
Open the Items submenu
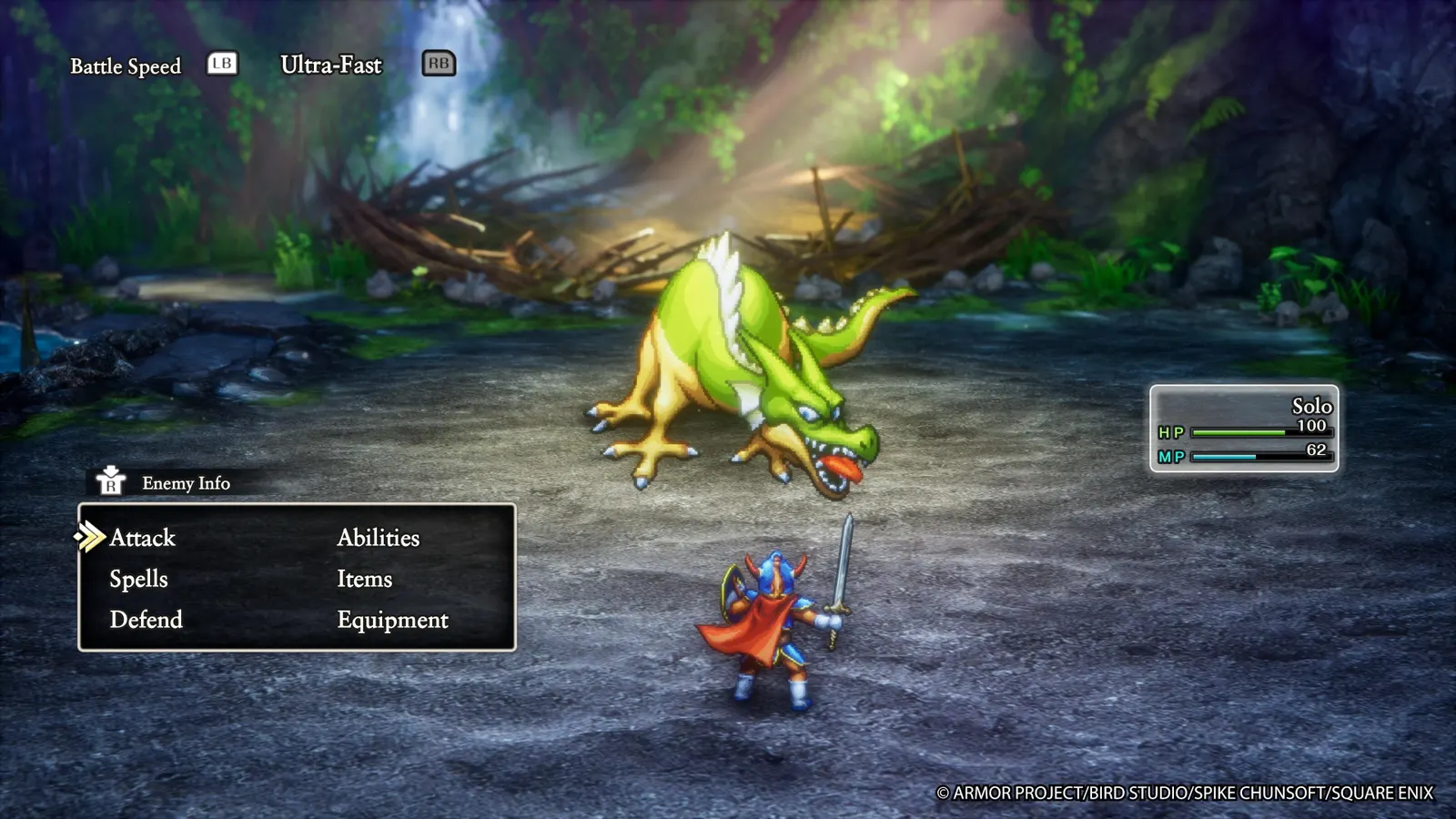(364, 579)
